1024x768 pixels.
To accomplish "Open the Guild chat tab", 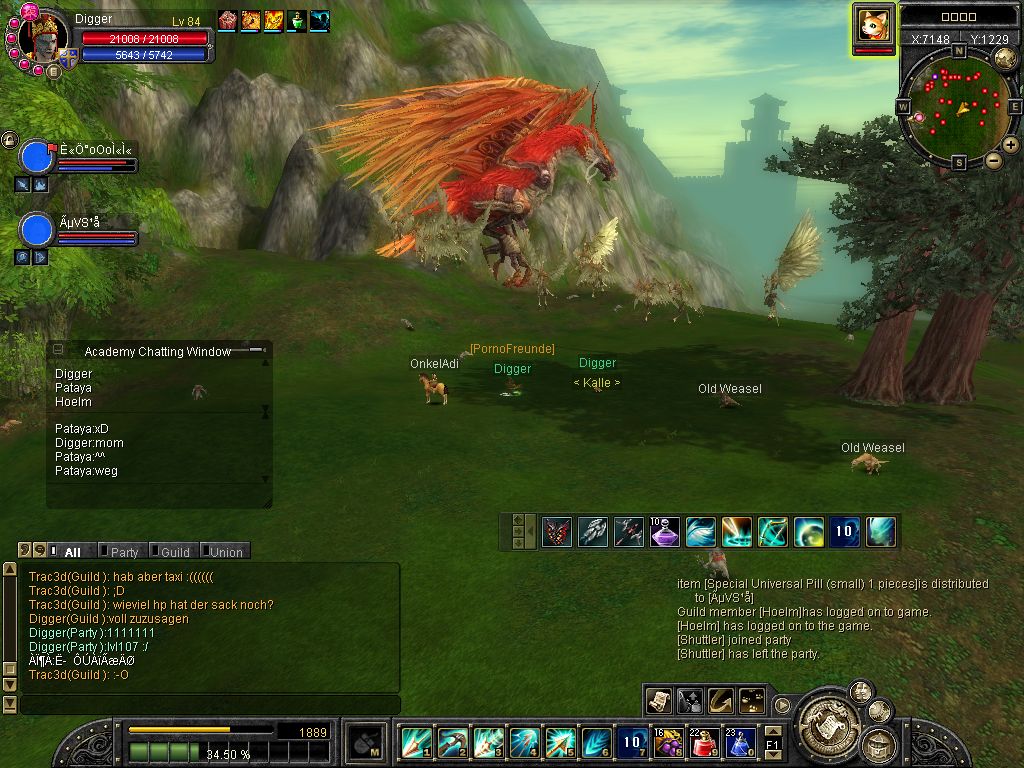I will tap(174, 551).
